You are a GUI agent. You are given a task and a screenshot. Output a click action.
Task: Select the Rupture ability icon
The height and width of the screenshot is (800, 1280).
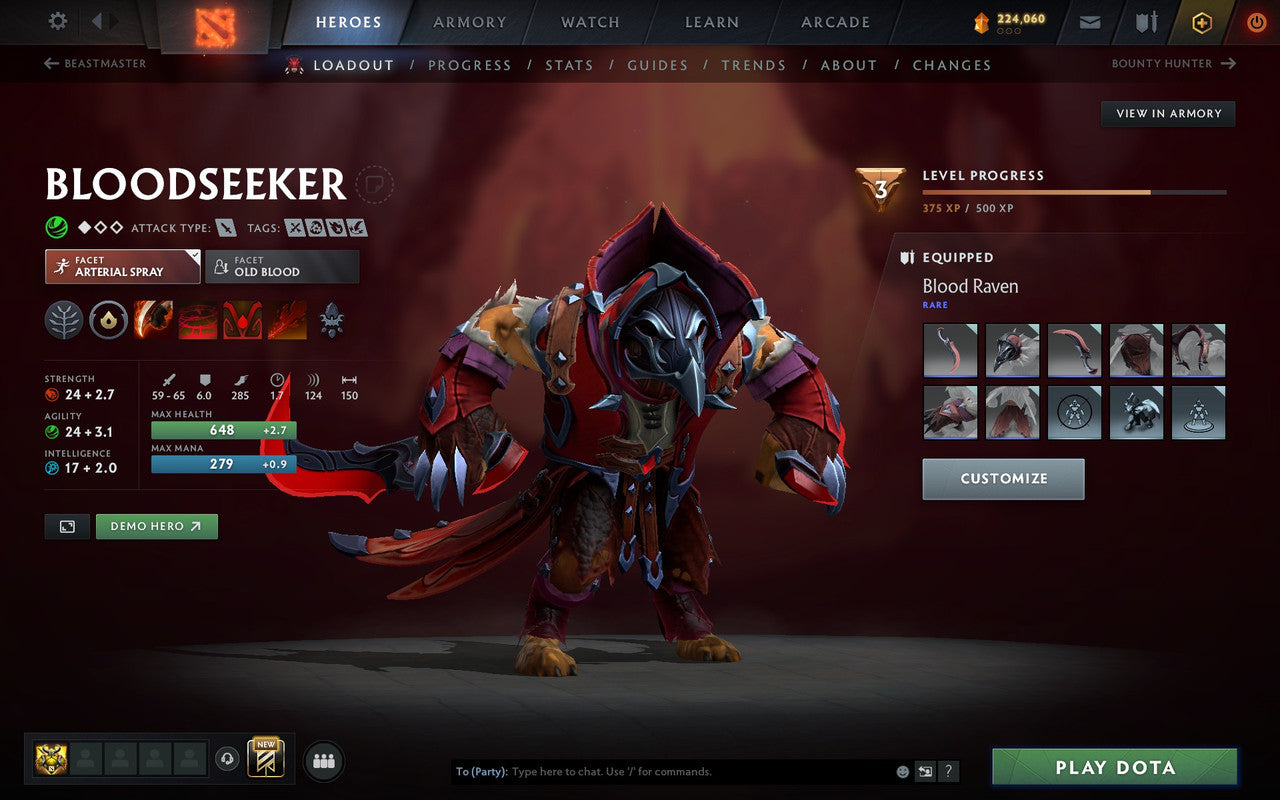(x=287, y=320)
